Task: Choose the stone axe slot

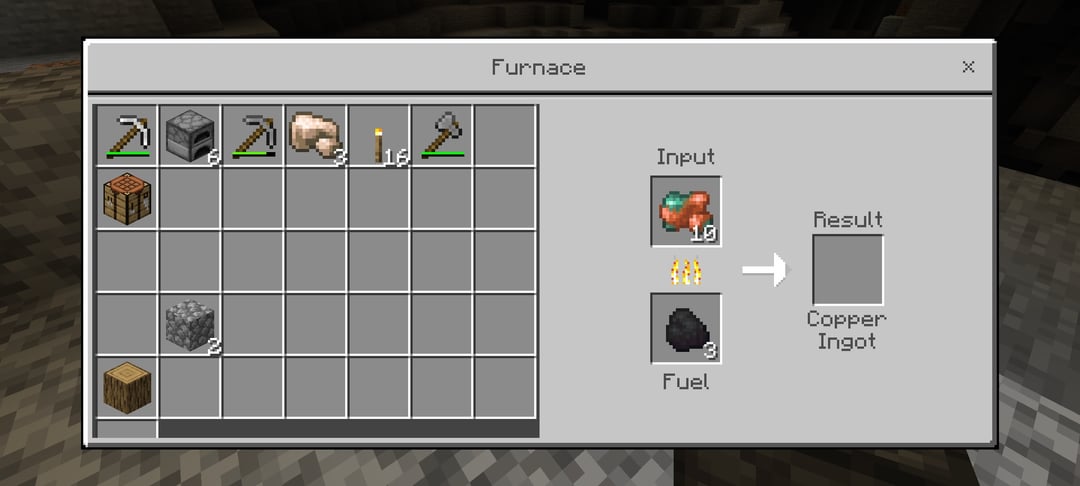Action: tap(442, 136)
